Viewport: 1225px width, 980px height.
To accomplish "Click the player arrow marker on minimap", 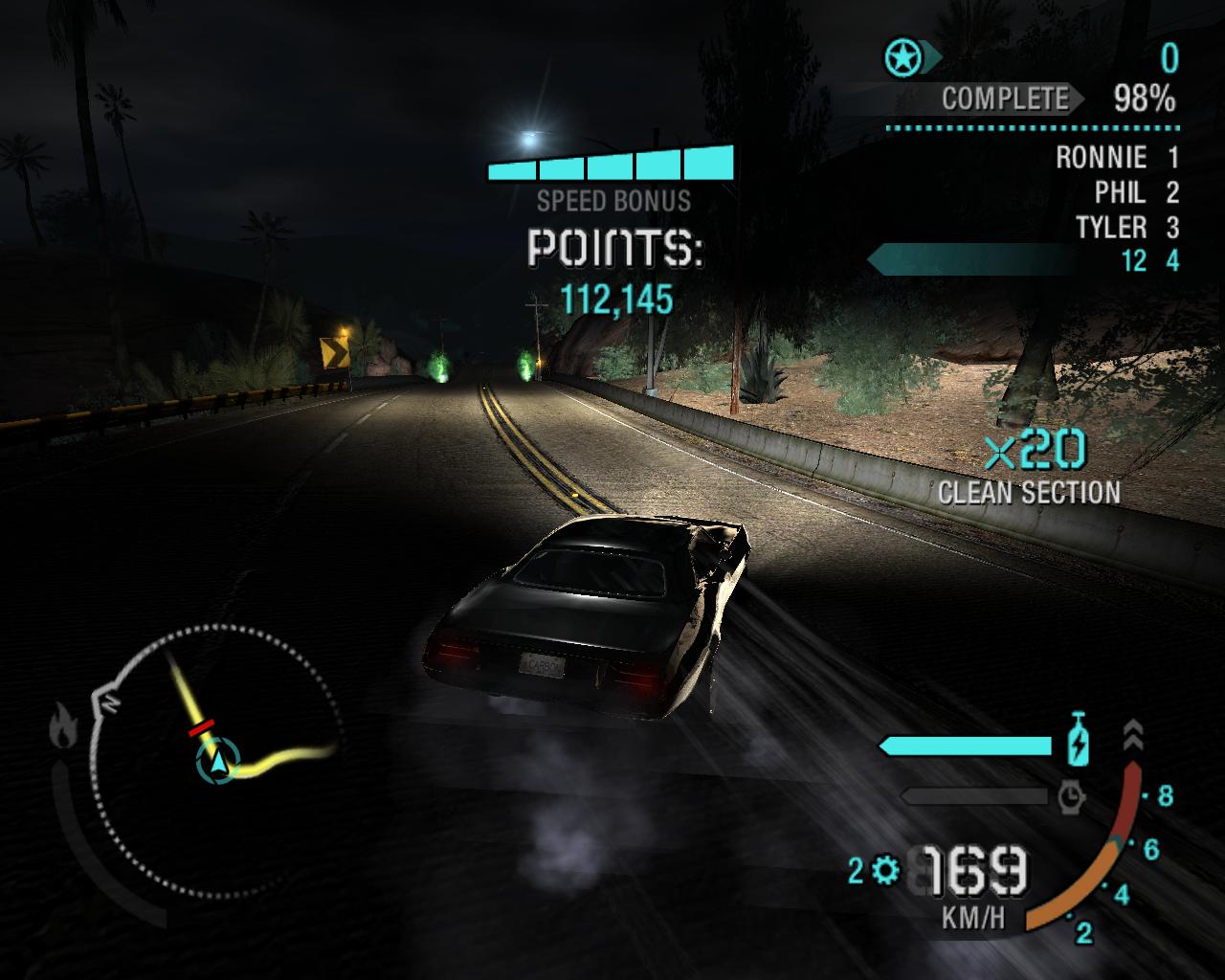I will 219,761.
